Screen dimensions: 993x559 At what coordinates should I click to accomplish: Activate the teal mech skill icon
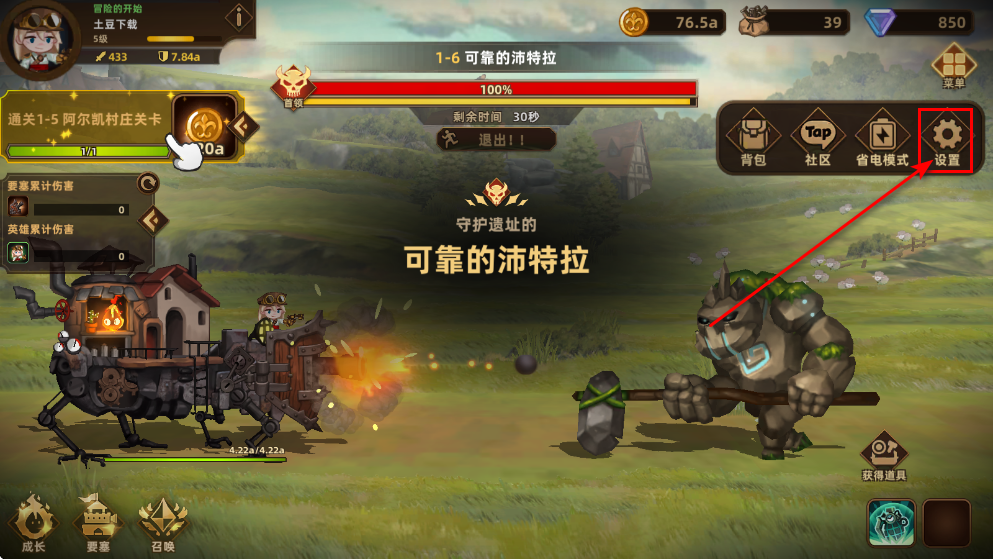coord(891,523)
